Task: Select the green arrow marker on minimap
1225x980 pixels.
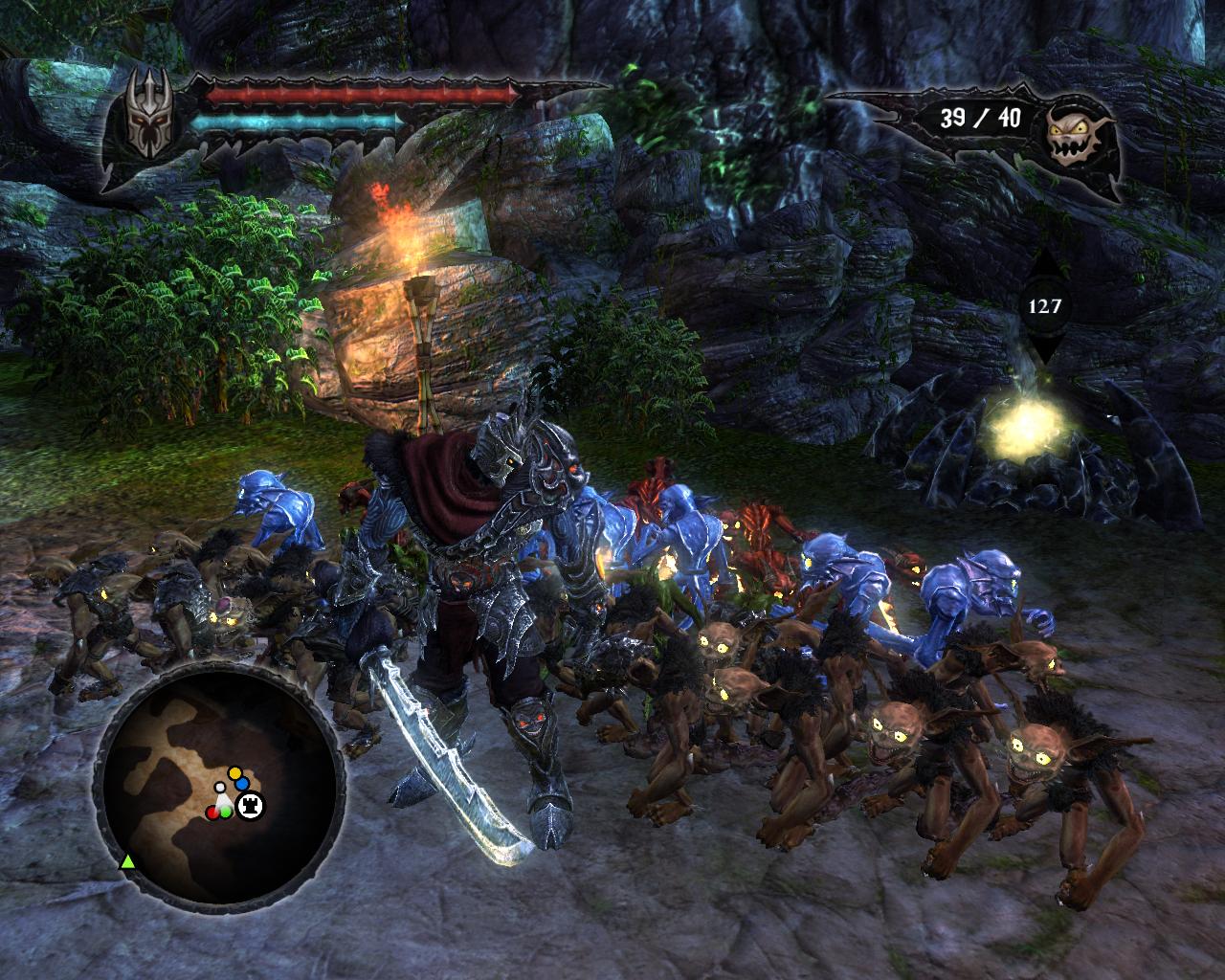Action: 125,862
